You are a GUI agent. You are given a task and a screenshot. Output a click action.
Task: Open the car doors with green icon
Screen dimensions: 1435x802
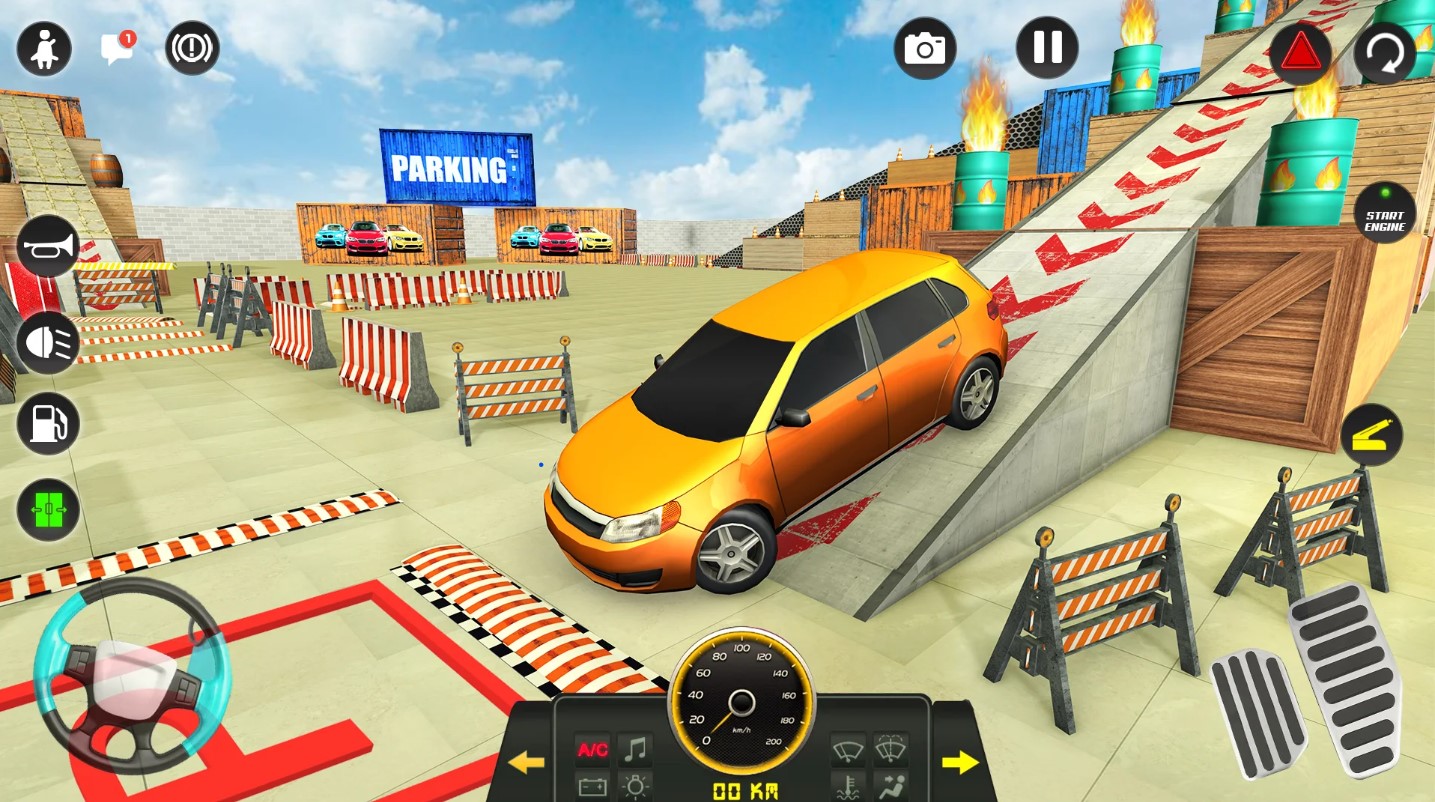point(47,509)
